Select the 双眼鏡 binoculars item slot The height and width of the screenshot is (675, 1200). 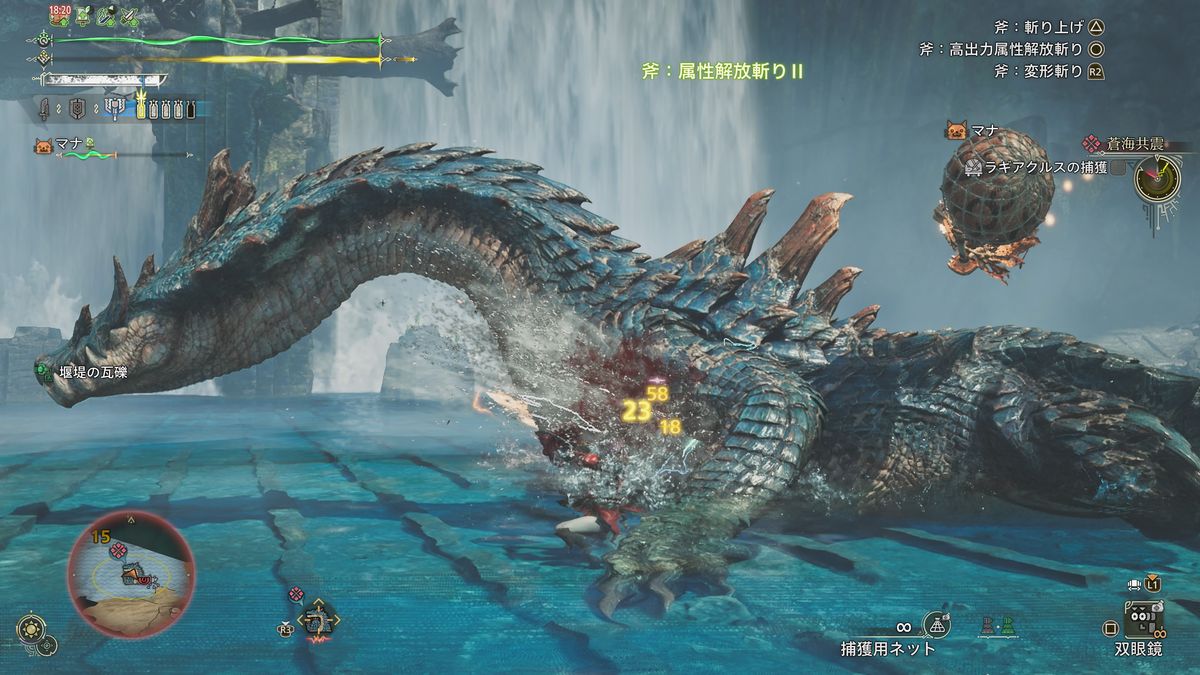1144,621
